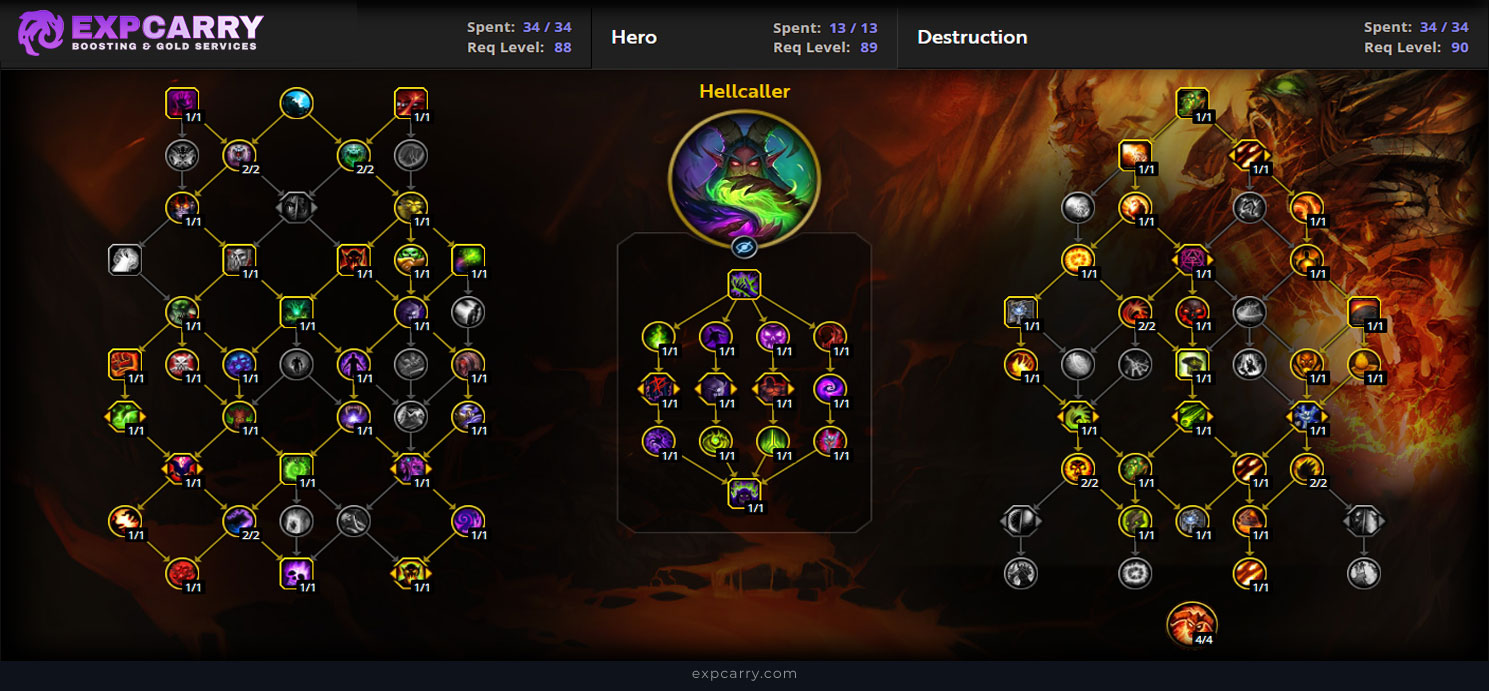Select the green demon face node atop Destruction tree
The image size is (1489, 691).
(x=1192, y=102)
